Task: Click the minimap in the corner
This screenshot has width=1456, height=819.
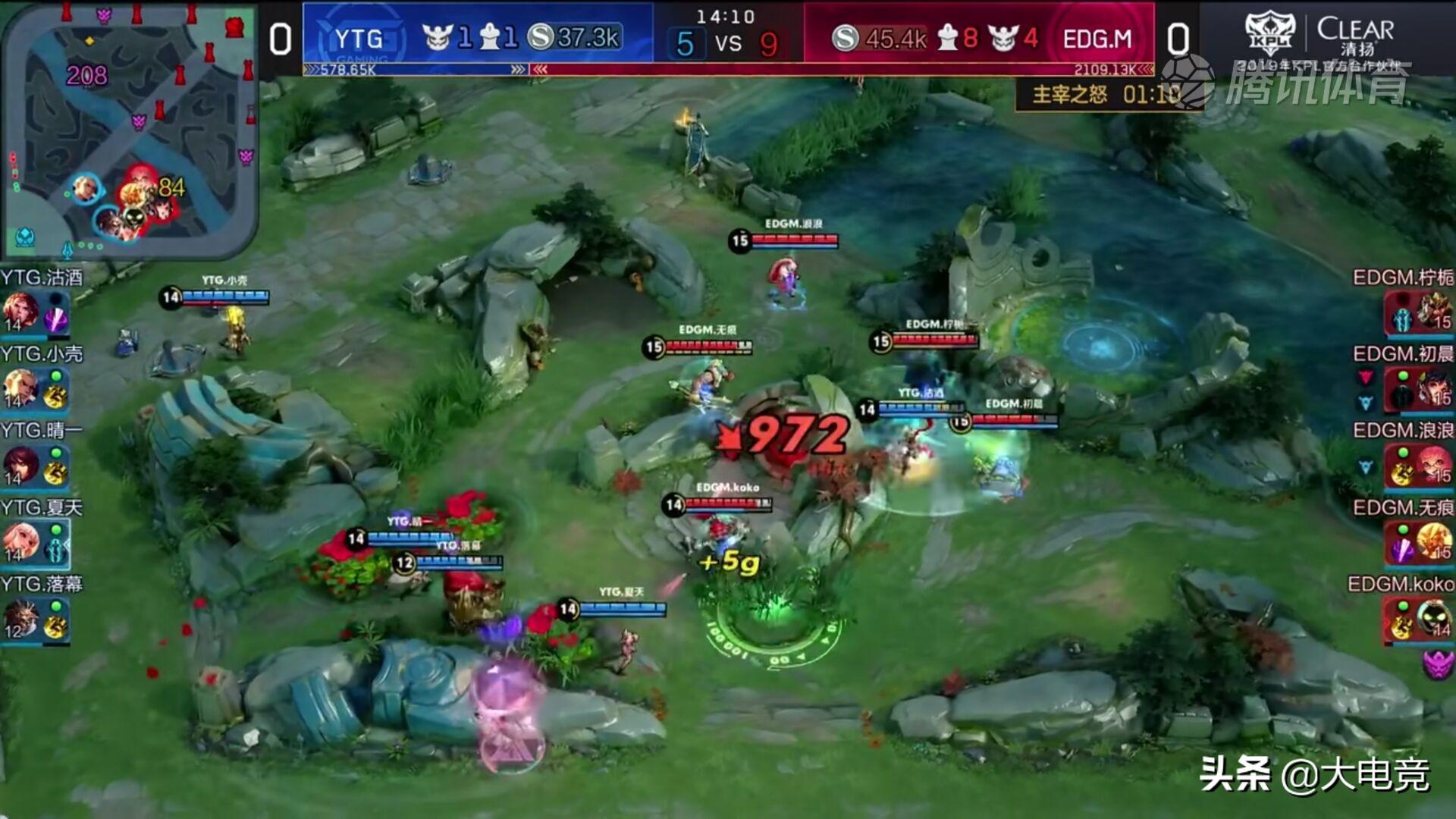Action: click(129, 129)
